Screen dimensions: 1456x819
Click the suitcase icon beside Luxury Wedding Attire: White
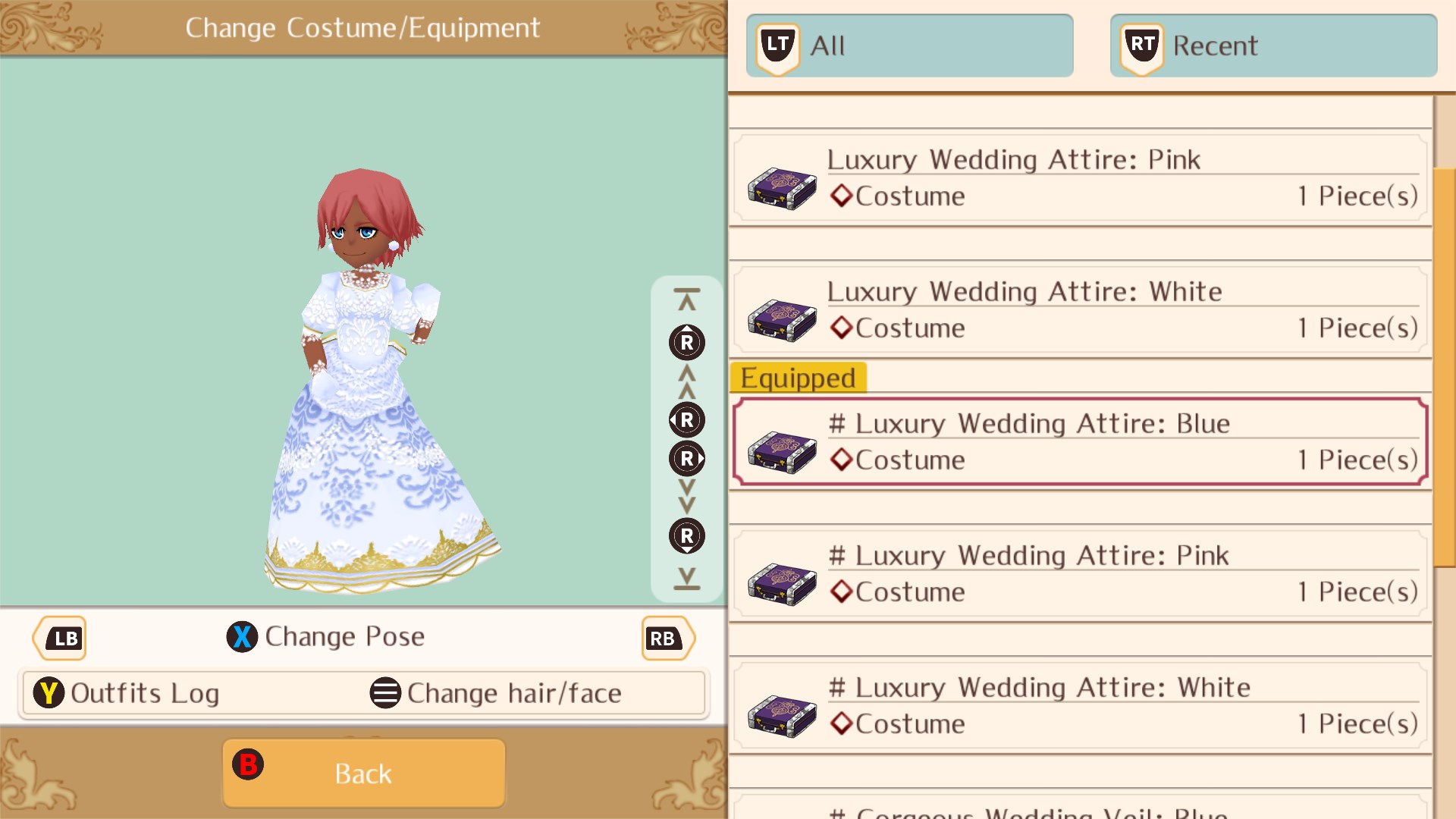pos(781,319)
